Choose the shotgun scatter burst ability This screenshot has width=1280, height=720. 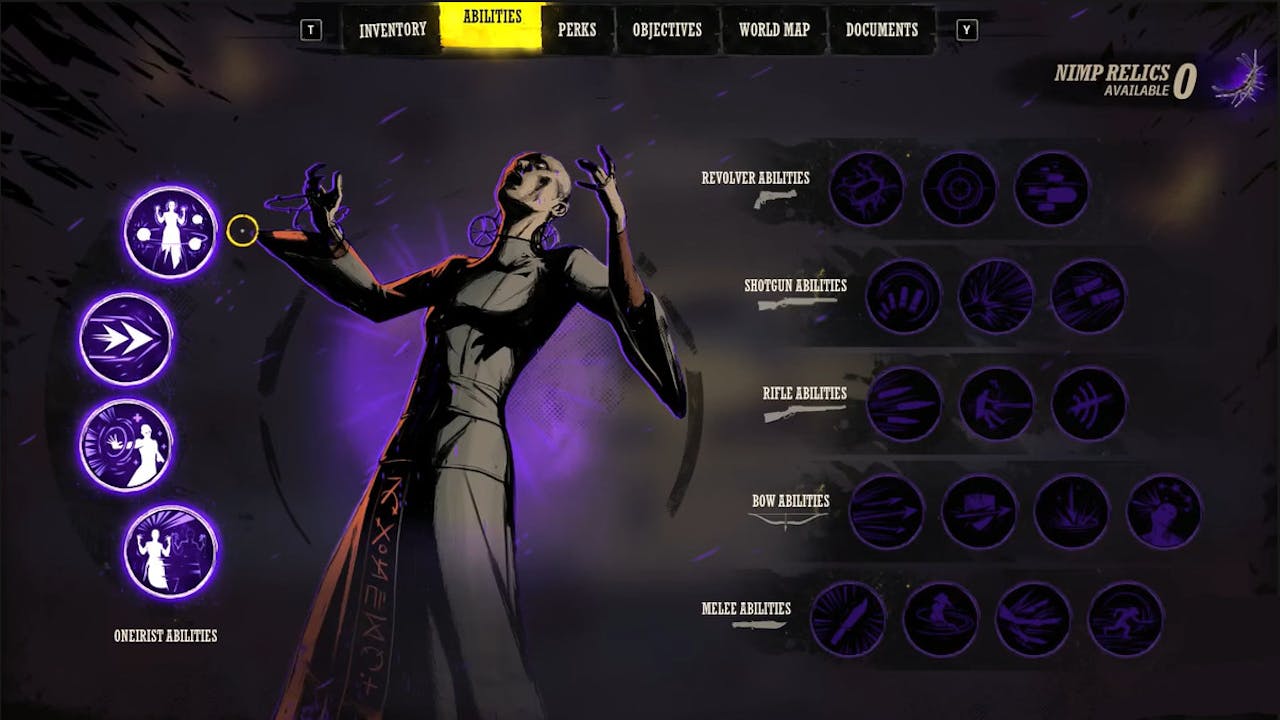pos(996,296)
